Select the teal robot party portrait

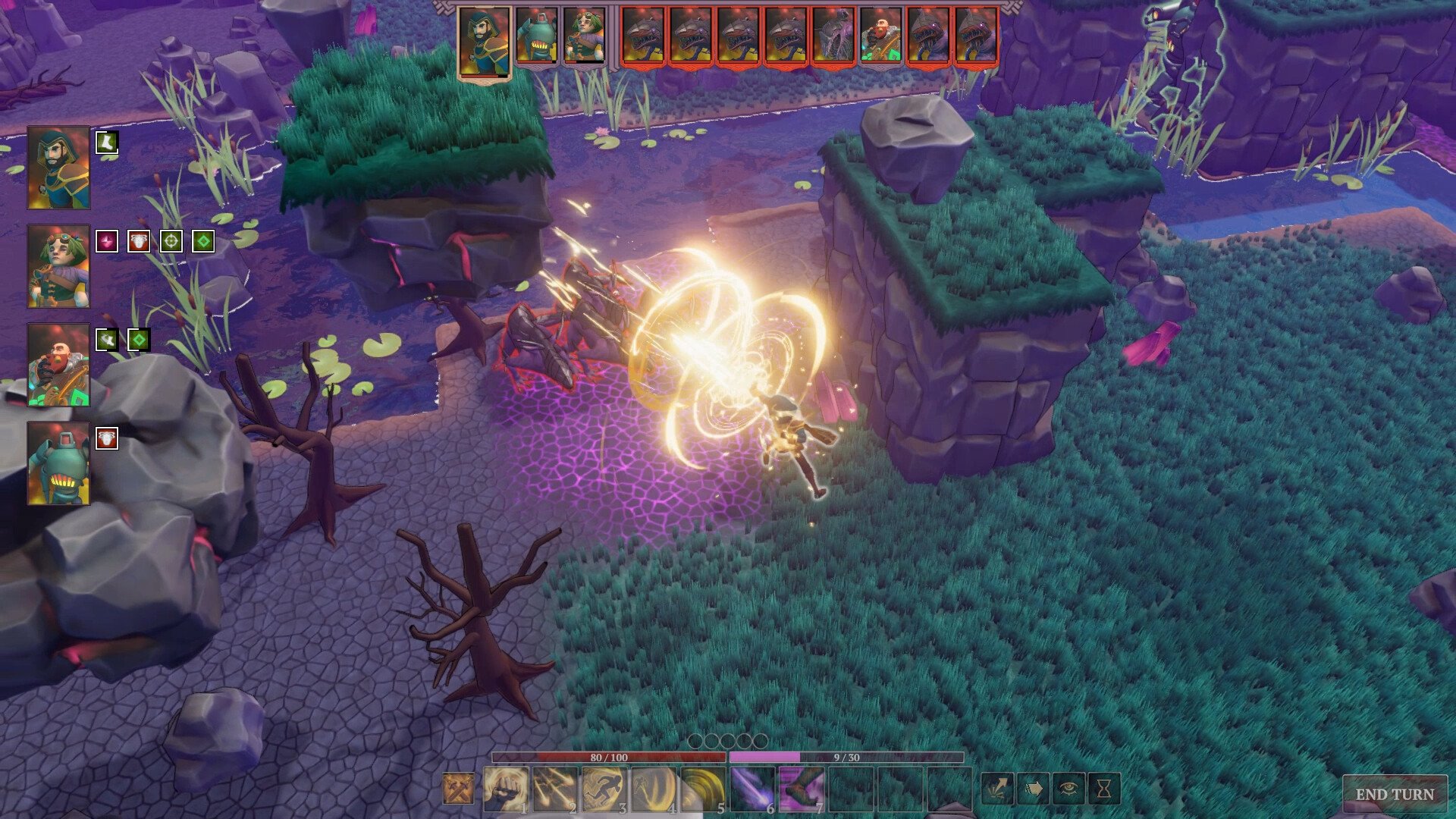pos(58,463)
